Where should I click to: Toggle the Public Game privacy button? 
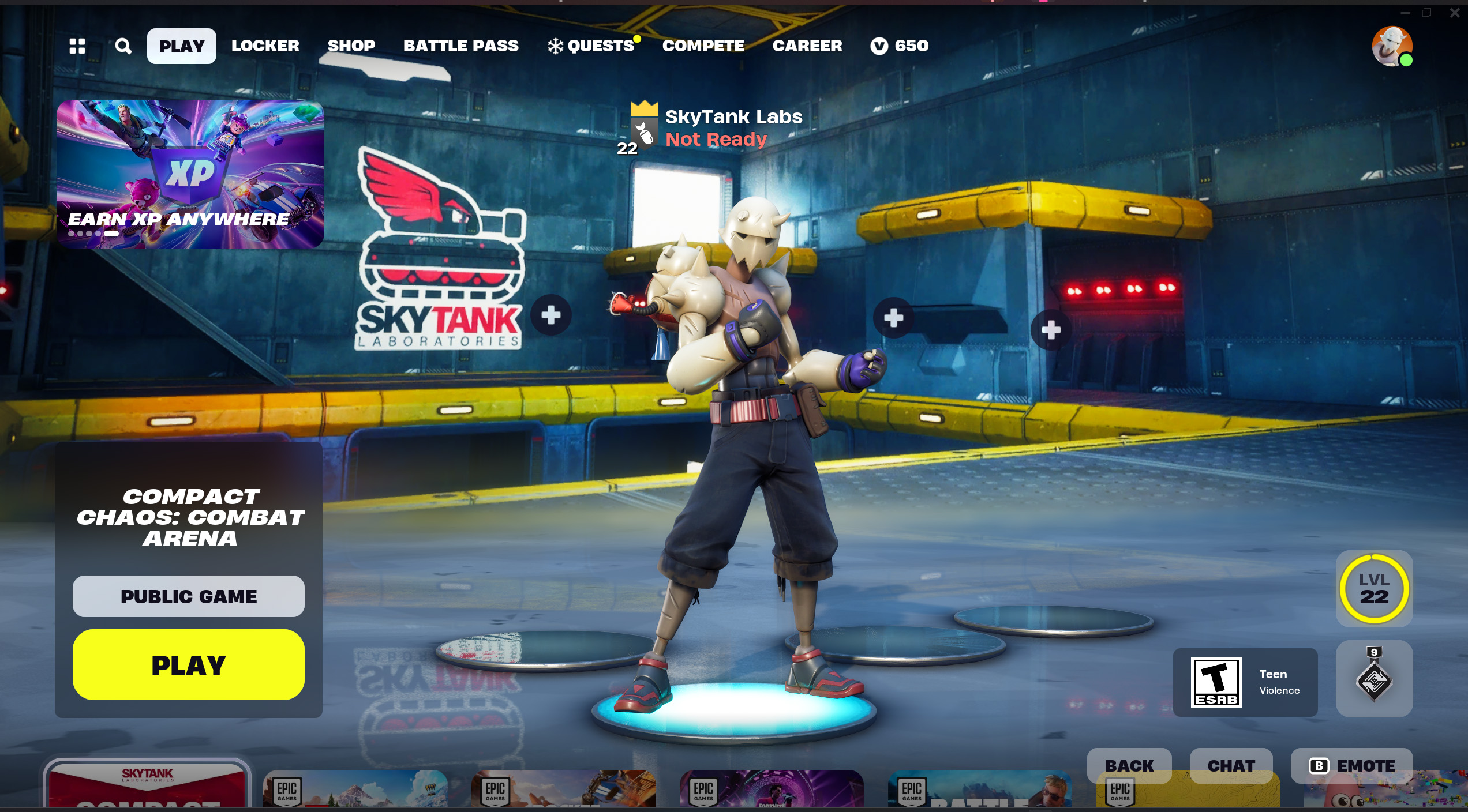[x=189, y=596]
